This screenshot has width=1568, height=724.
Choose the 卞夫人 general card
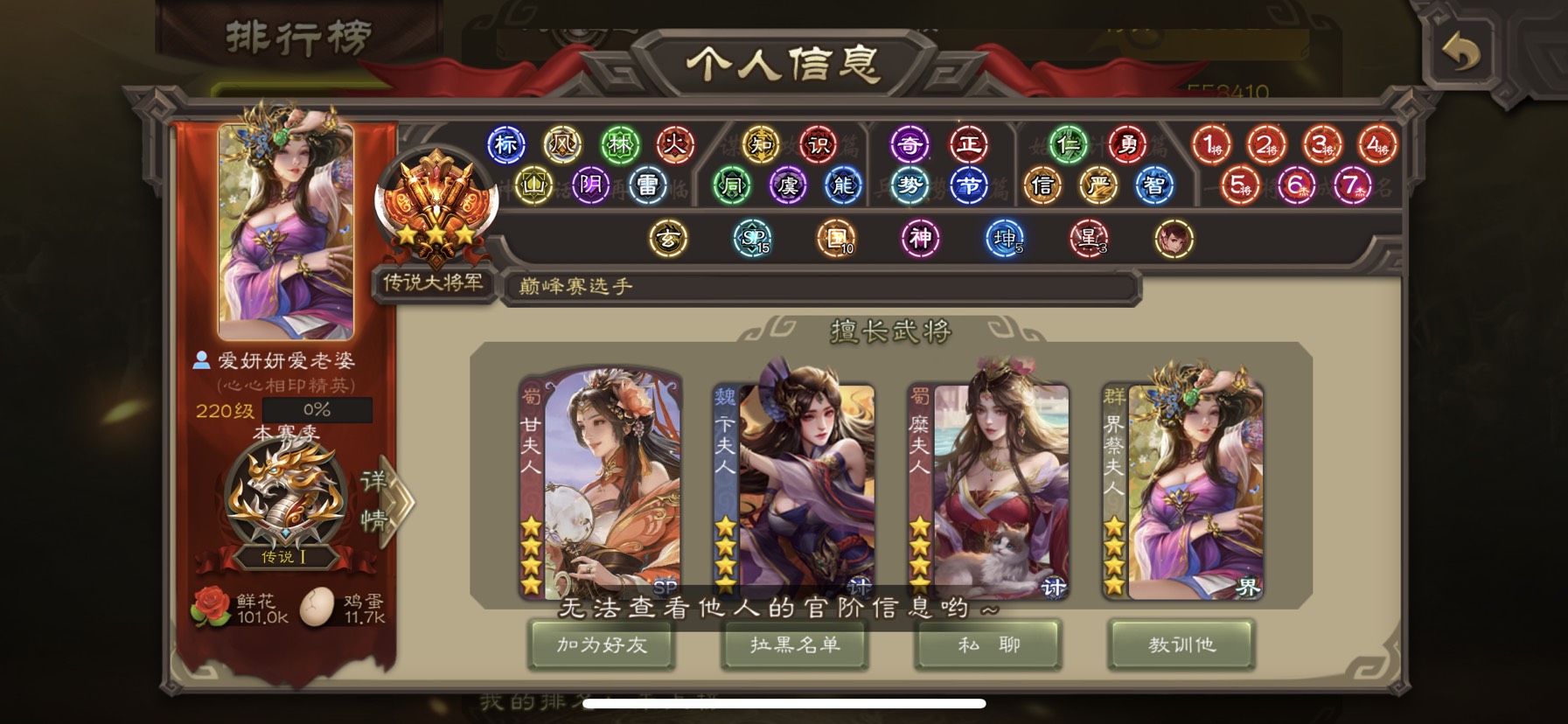794,485
